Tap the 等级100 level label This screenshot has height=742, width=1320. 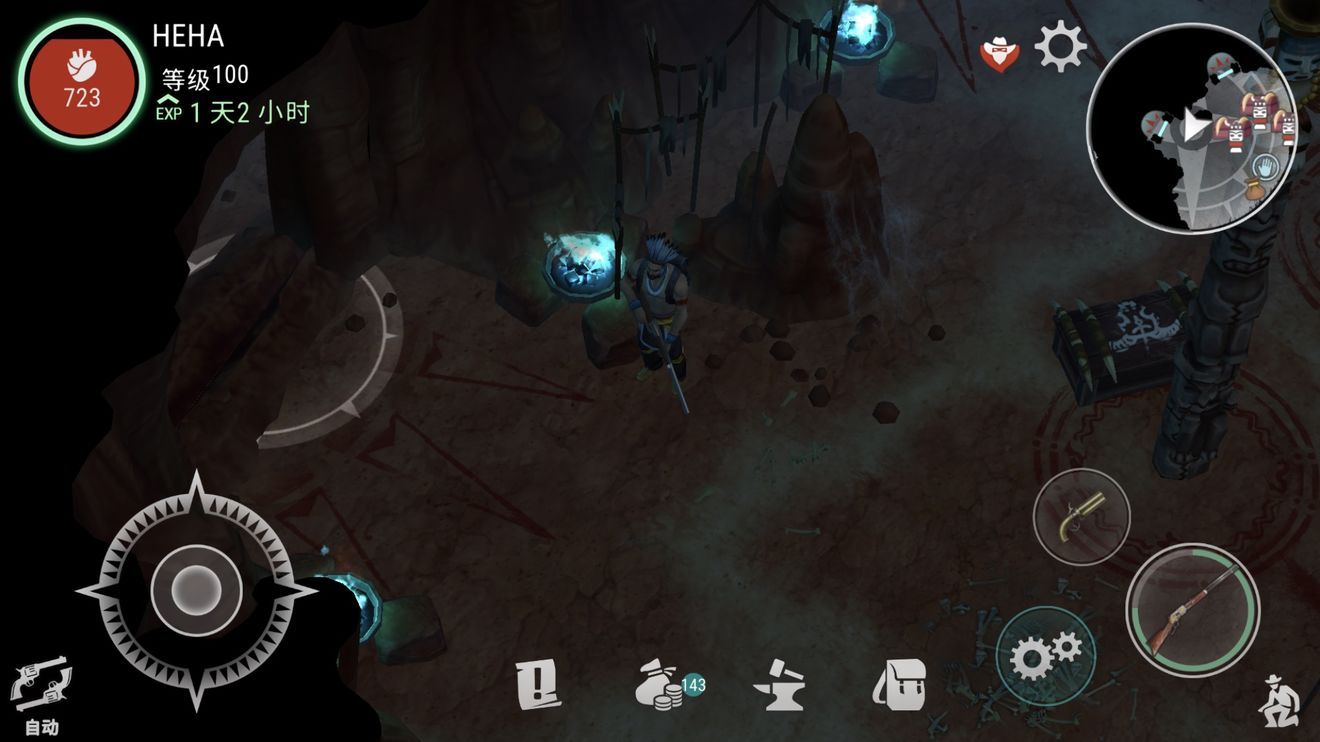pos(207,75)
